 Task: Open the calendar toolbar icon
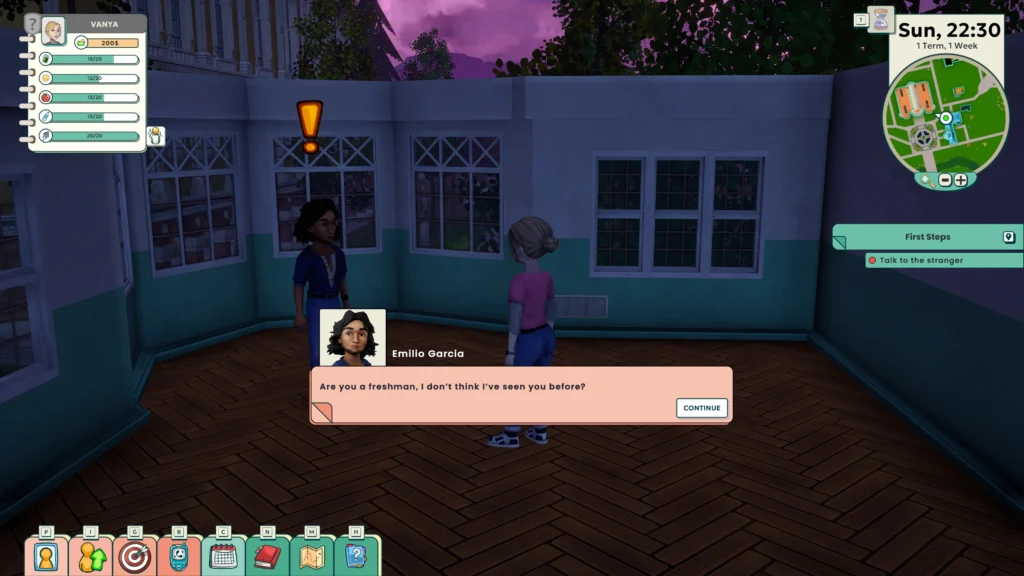point(223,556)
